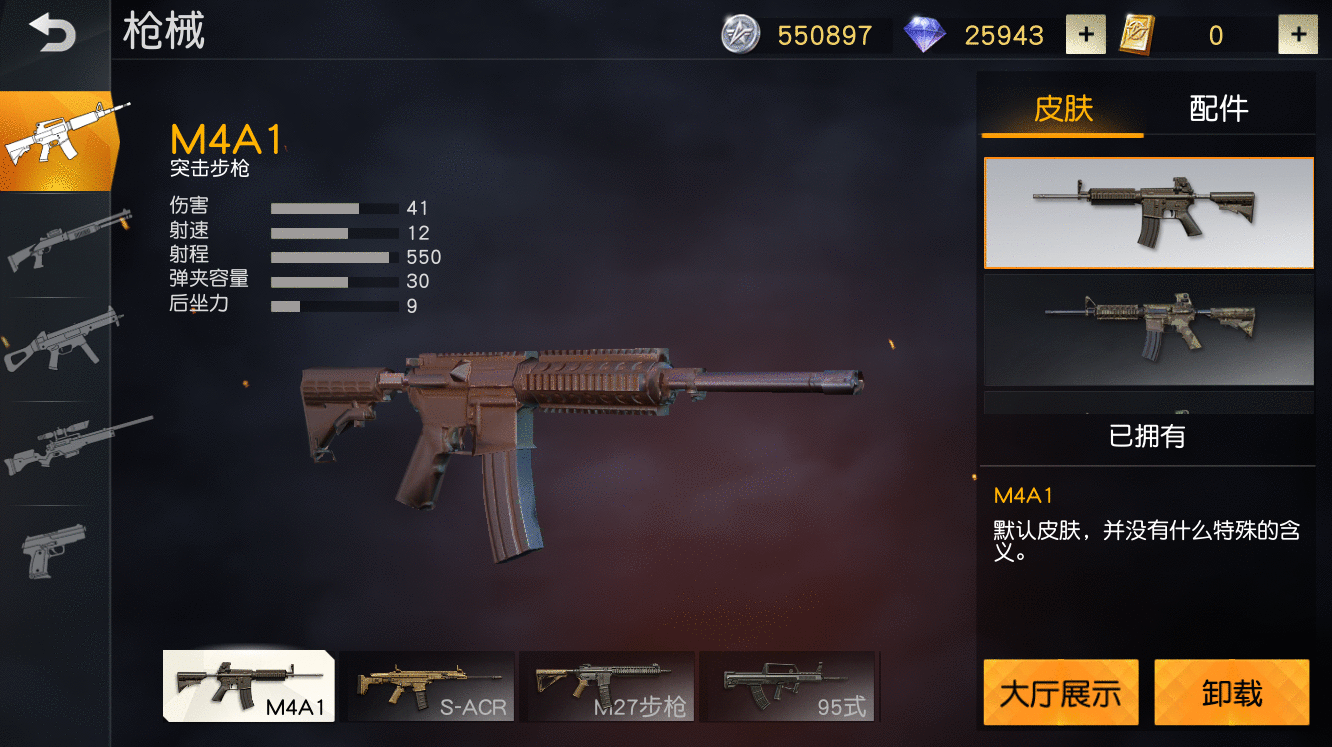Click the 大厅展示 lobby display button
This screenshot has width=1332, height=747.
click(x=1061, y=692)
